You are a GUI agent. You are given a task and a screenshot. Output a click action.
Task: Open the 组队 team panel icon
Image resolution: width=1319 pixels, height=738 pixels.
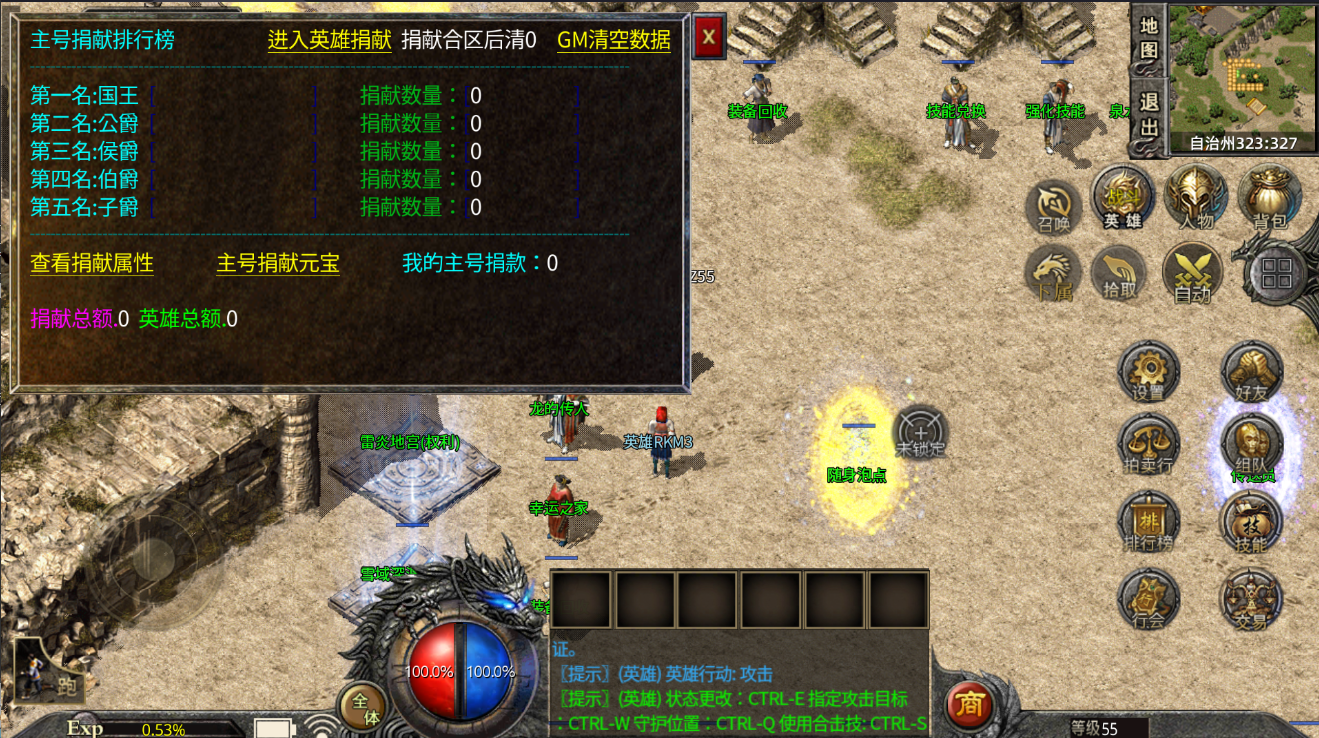[1253, 443]
